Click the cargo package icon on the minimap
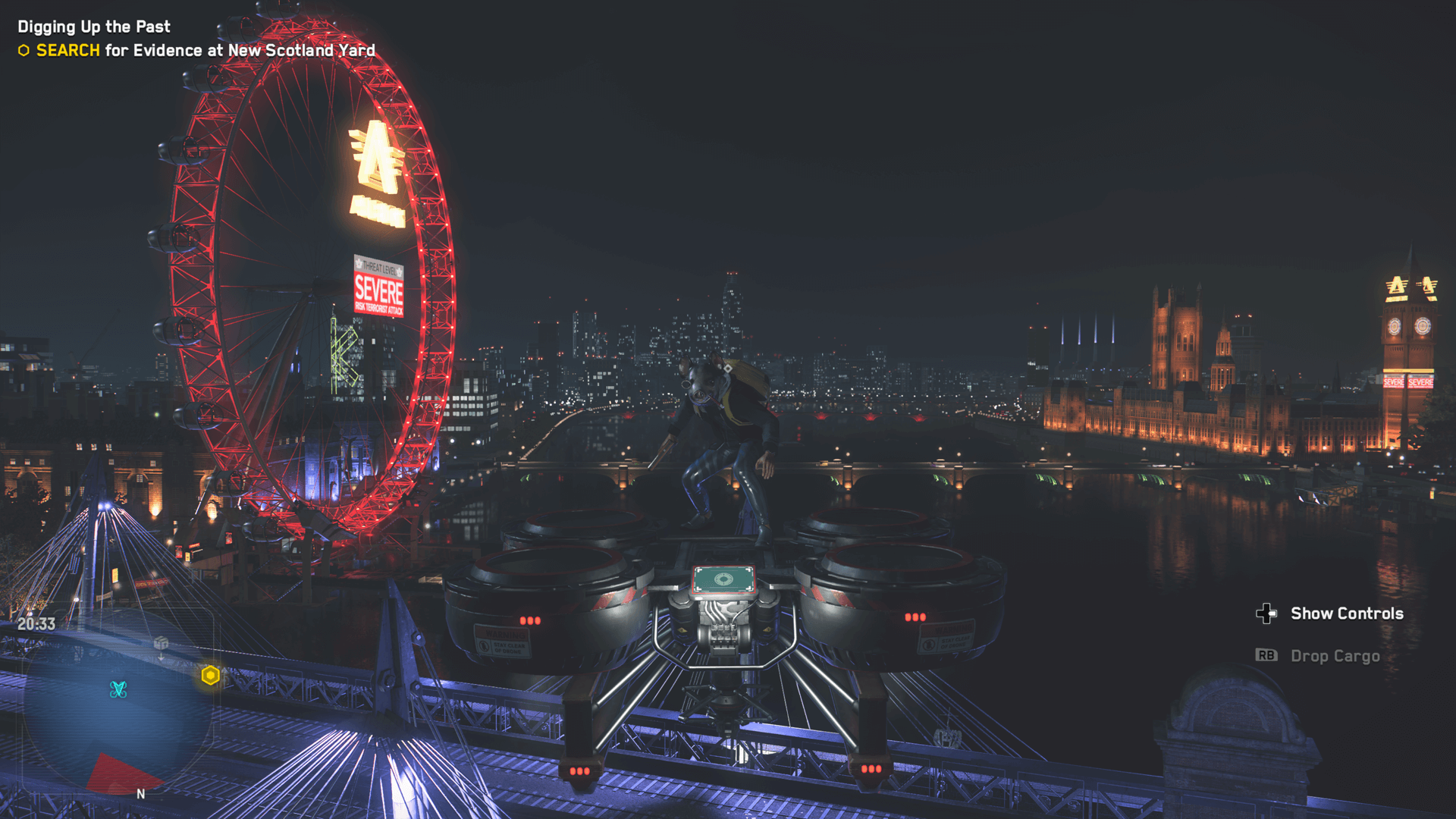Viewport: 1456px width, 819px height. pyautogui.click(x=161, y=643)
